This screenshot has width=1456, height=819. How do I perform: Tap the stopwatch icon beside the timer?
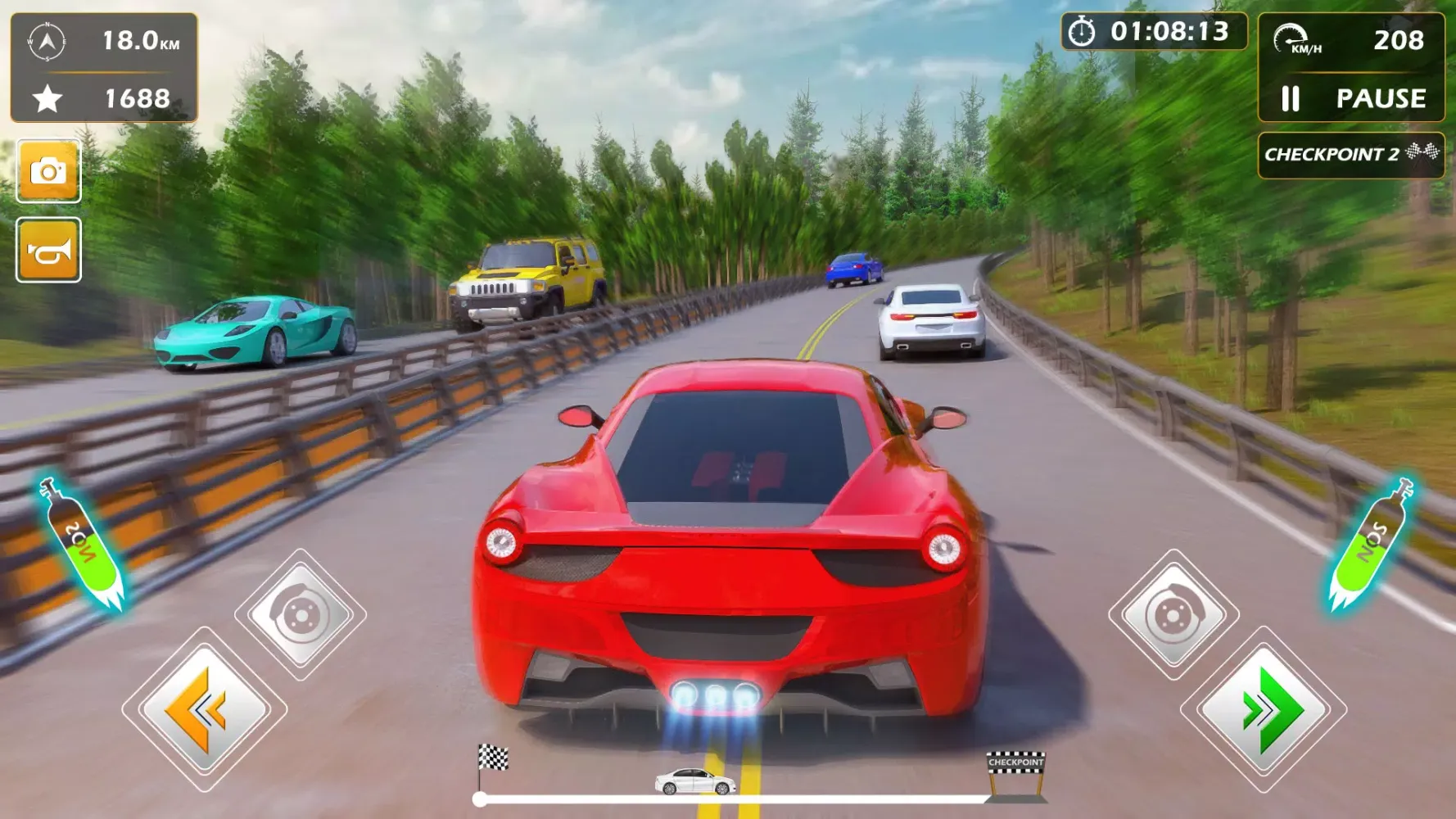(1083, 32)
